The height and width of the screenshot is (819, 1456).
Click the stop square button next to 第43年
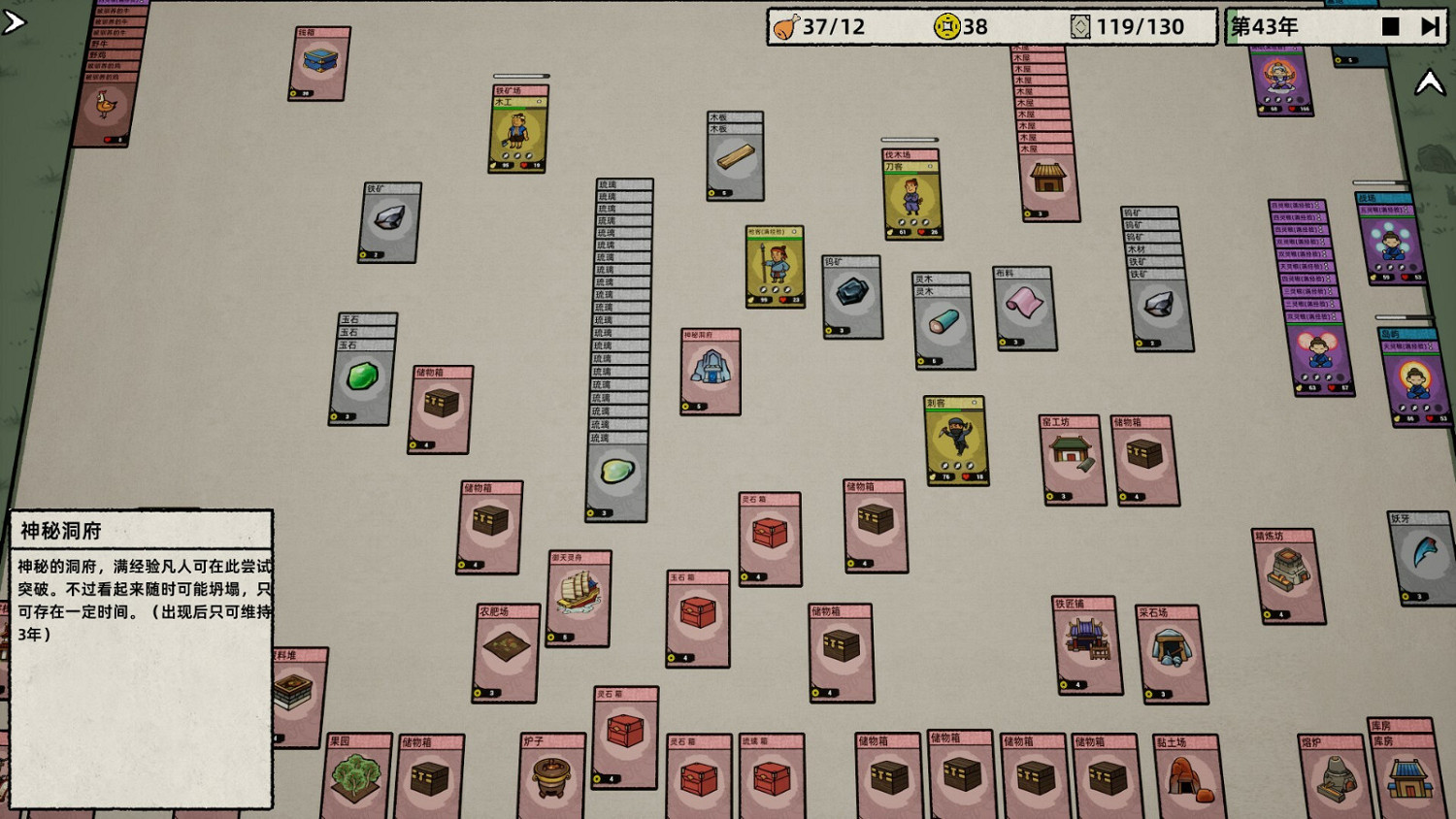tap(1390, 26)
